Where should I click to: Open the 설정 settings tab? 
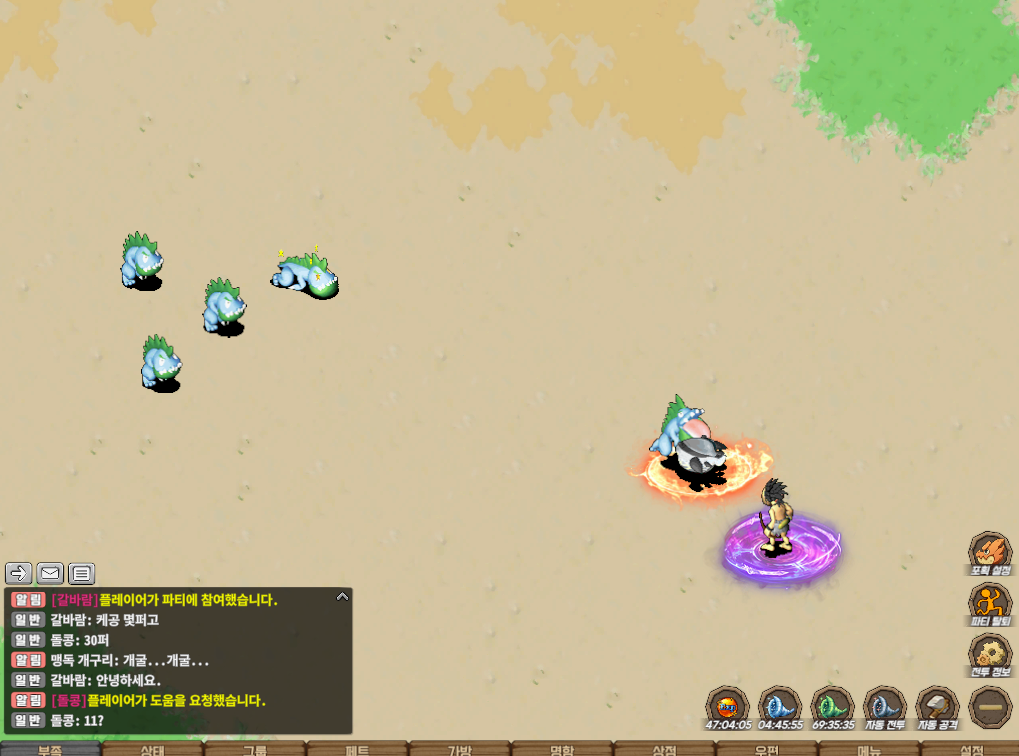click(x=970, y=749)
